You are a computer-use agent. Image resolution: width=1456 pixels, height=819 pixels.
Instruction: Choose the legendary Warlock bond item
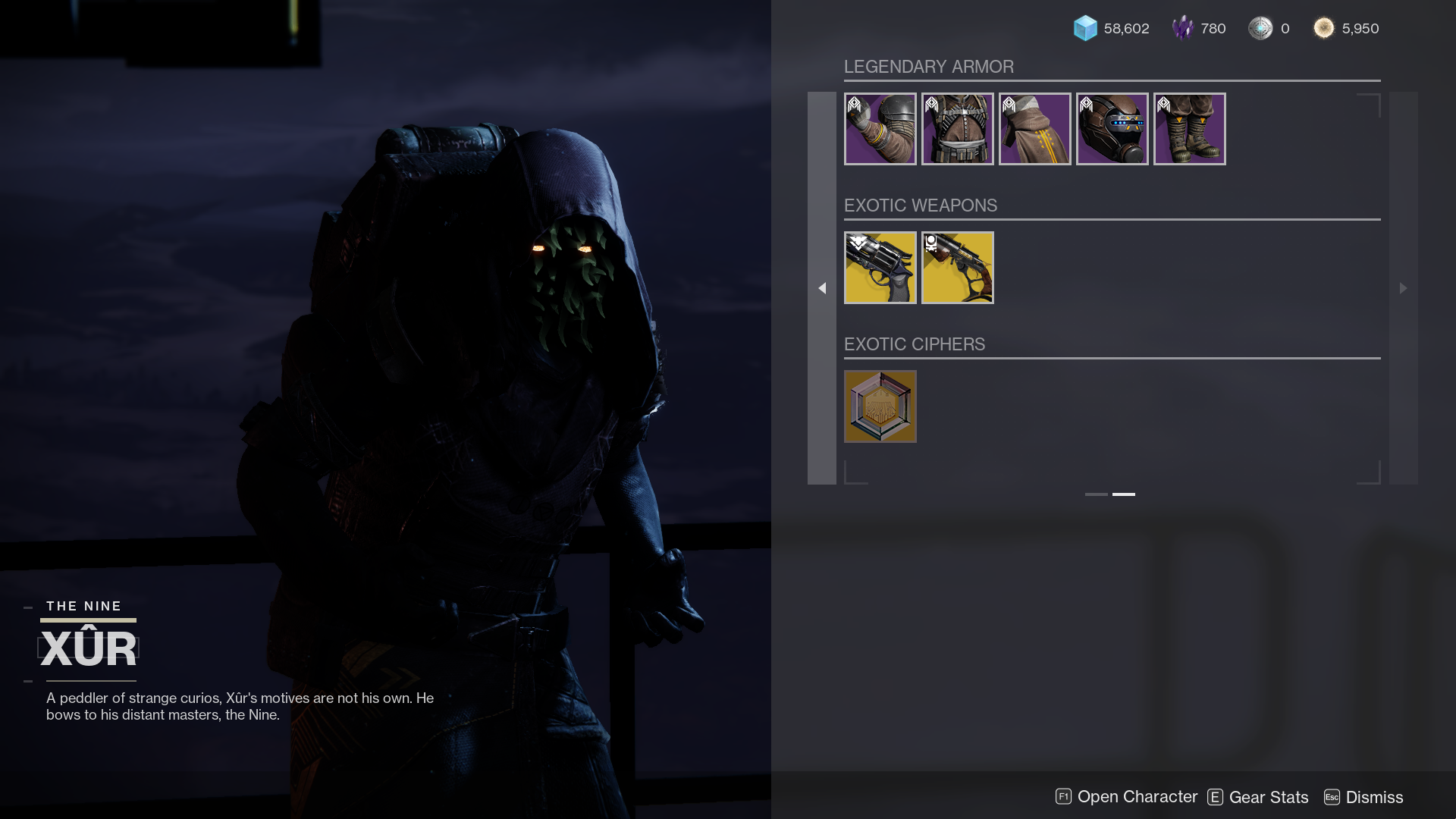(1034, 129)
